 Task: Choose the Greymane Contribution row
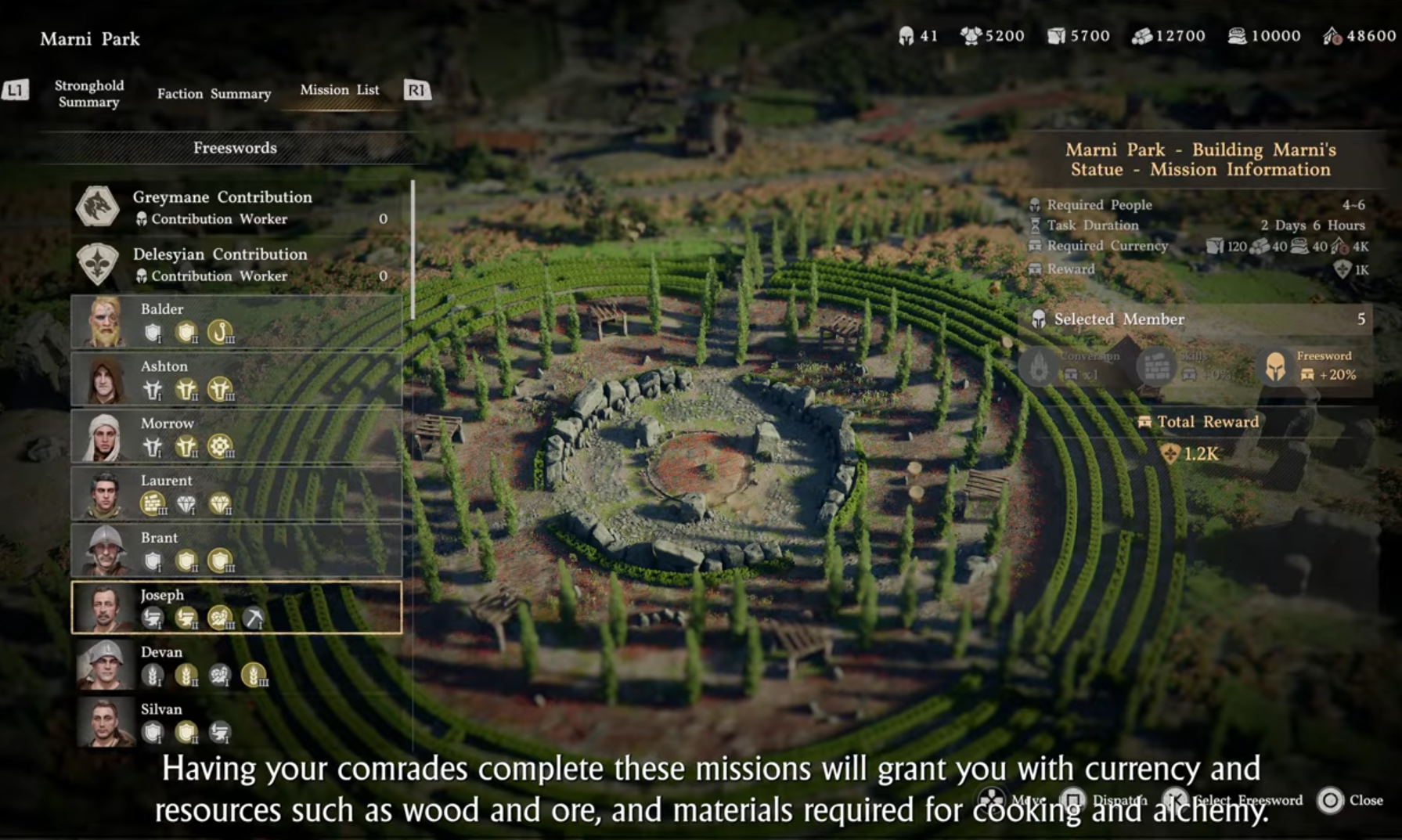pyautogui.click(x=236, y=207)
